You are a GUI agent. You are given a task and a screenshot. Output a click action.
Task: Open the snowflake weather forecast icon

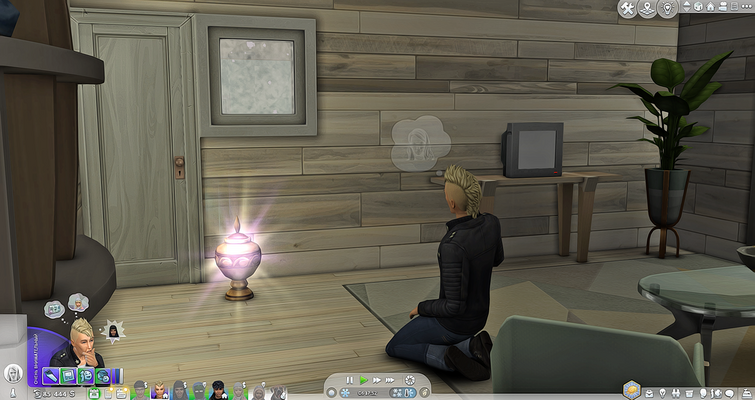[x=347, y=393]
